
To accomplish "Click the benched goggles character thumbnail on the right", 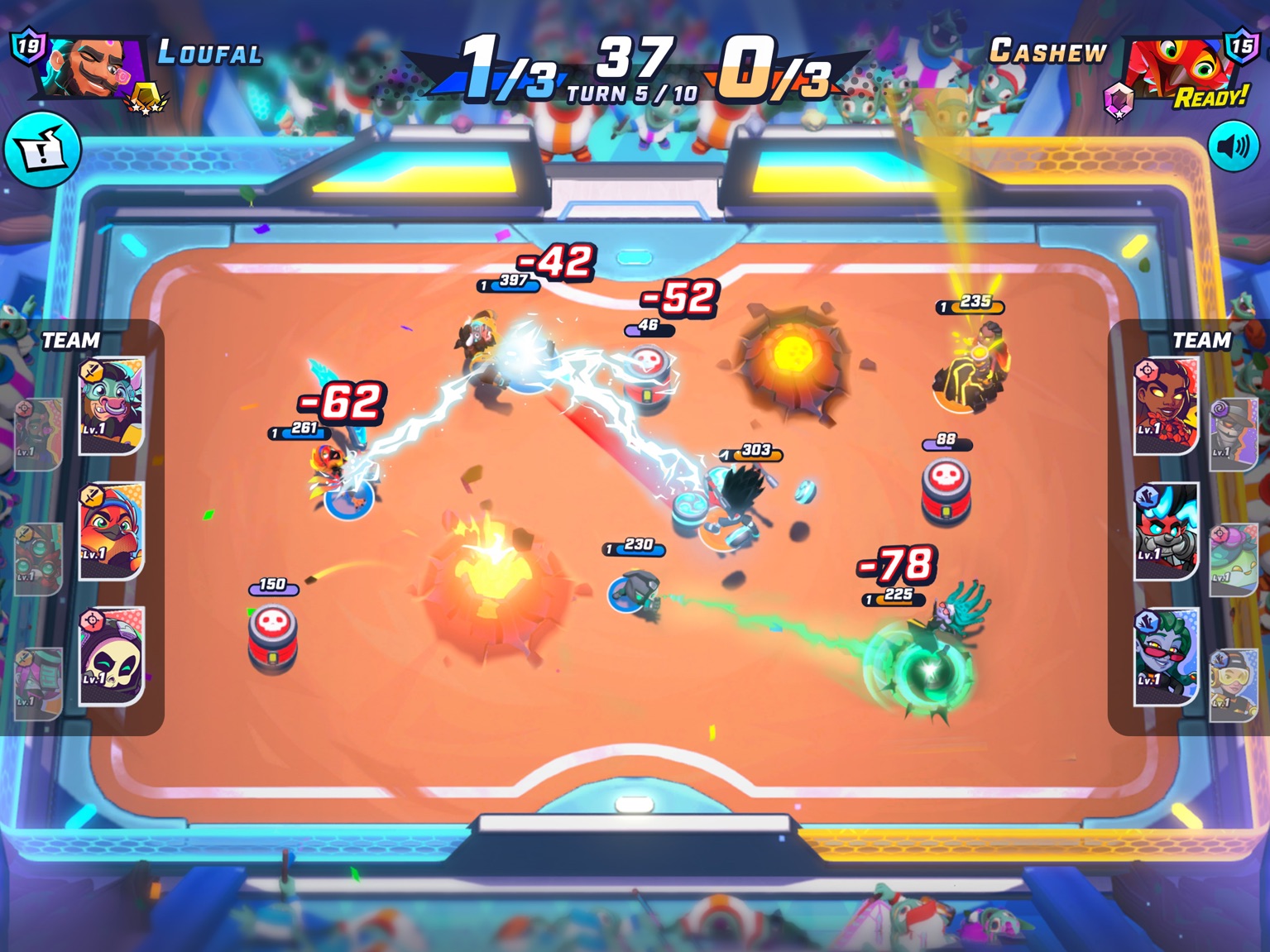I will [1232, 683].
